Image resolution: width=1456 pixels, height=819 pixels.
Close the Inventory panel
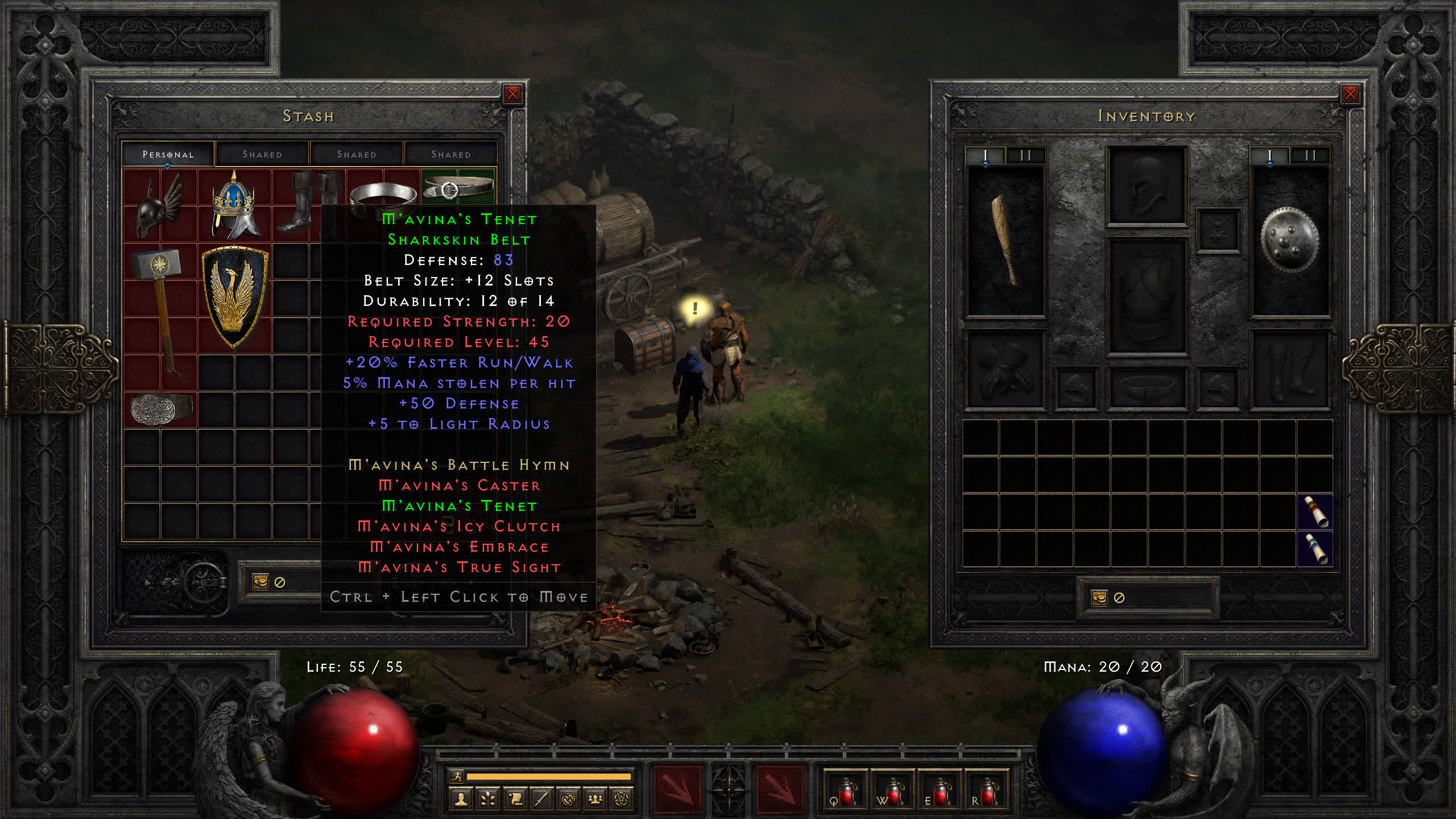click(1350, 94)
